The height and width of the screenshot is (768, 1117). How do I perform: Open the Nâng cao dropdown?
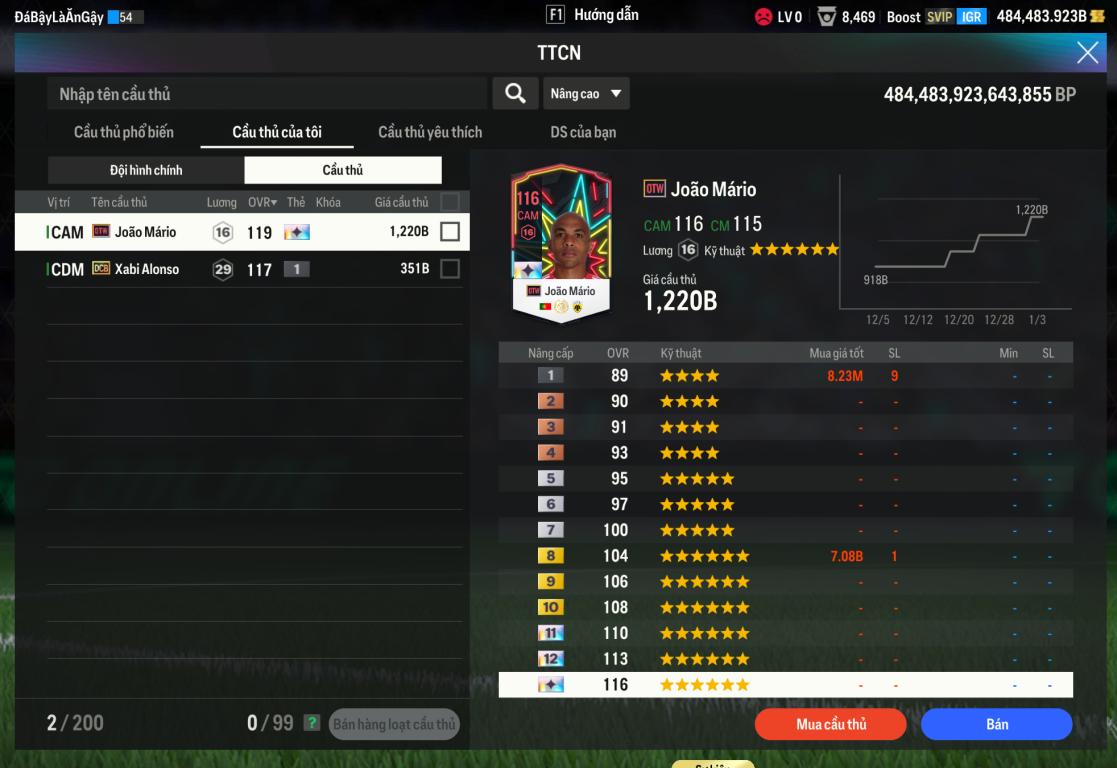(586, 94)
